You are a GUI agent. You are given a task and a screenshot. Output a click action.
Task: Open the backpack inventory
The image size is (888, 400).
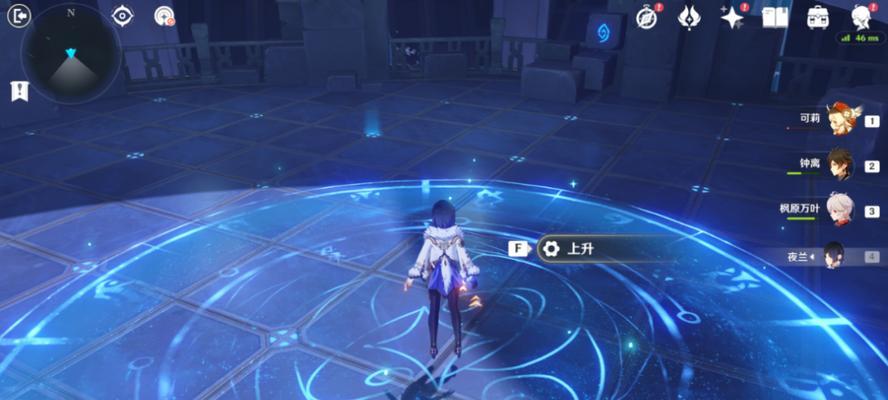click(818, 16)
